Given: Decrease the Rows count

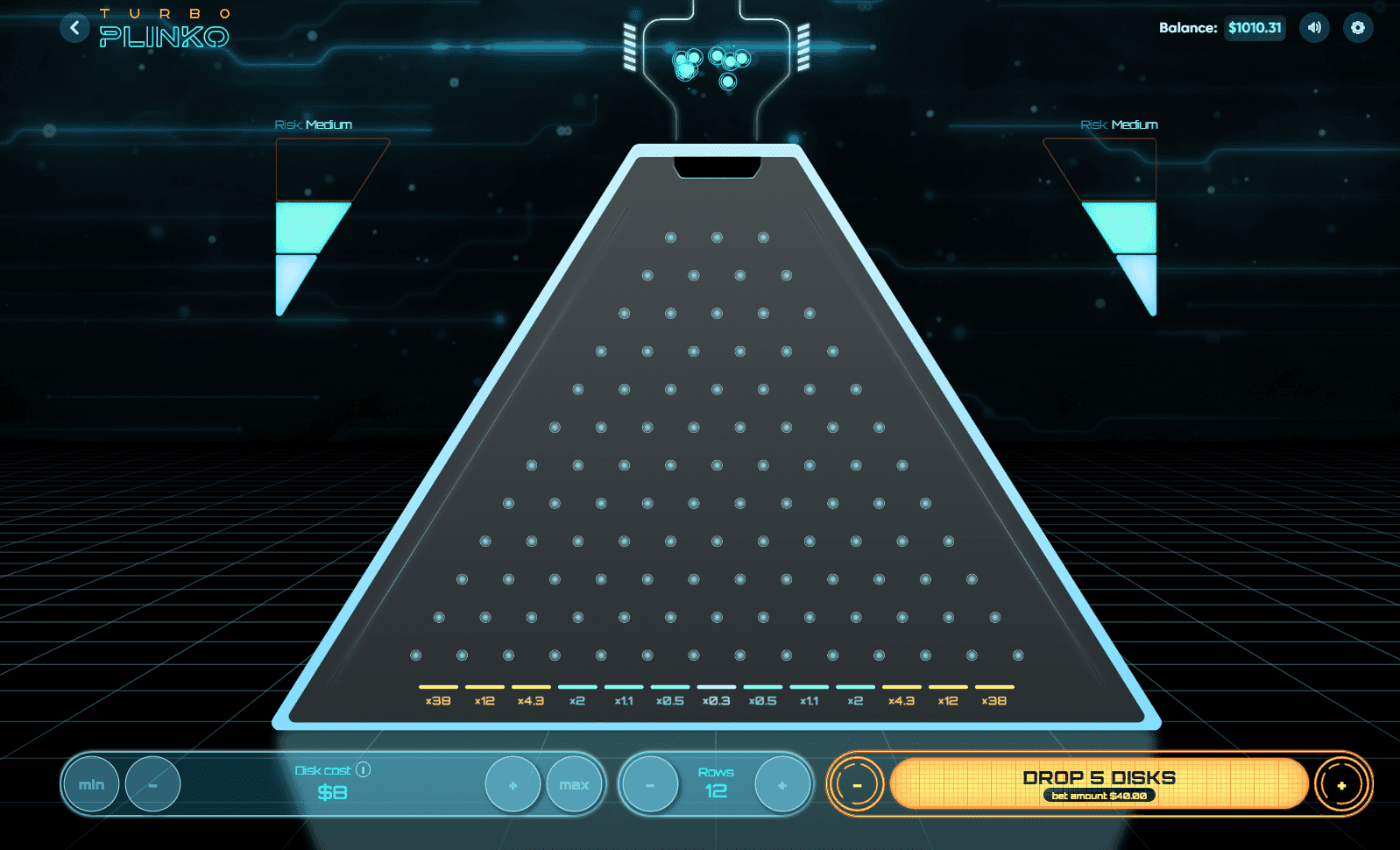Looking at the screenshot, I should point(648,784).
